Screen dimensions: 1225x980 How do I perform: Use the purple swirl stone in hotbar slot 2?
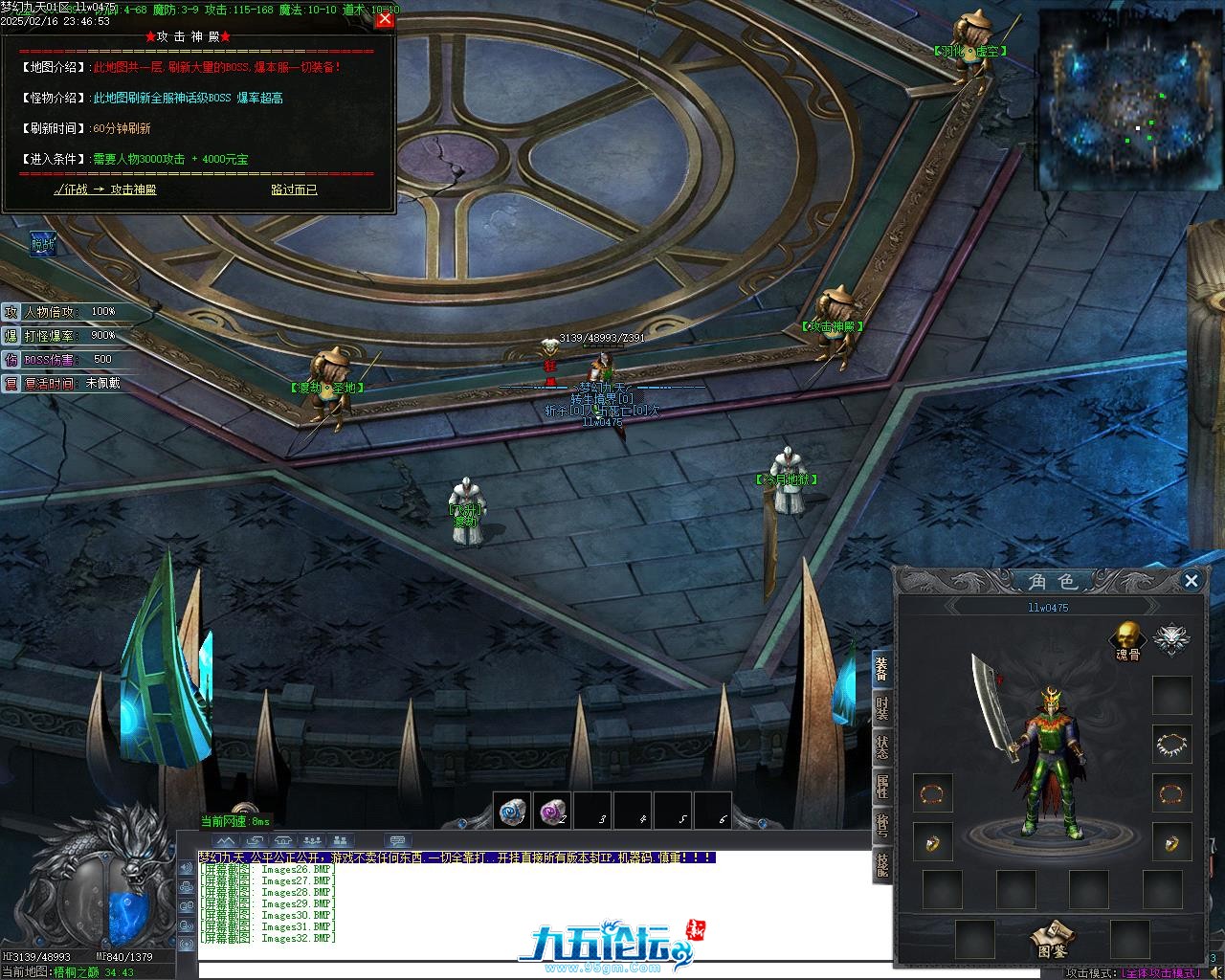pos(552,812)
